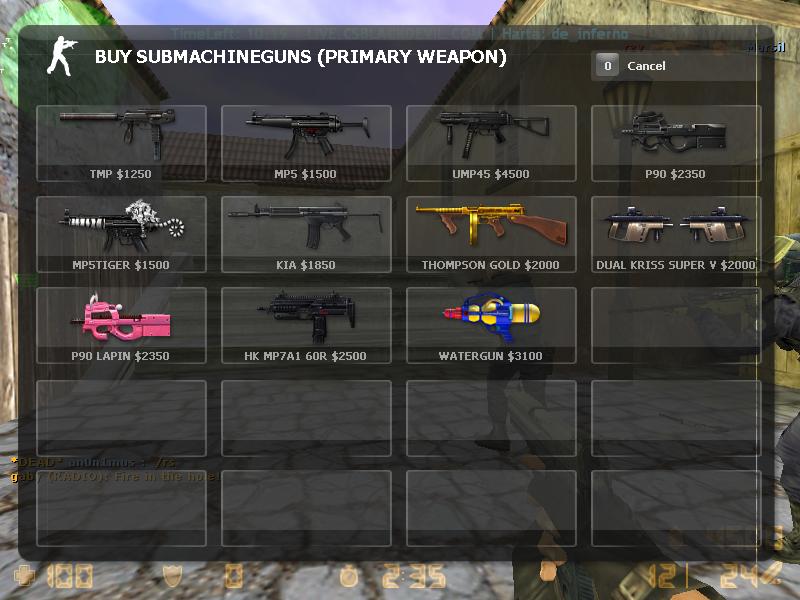Image resolution: width=800 pixels, height=600 pixels.
Task: Select the Watergun for $3100
Action: [491, 325]
